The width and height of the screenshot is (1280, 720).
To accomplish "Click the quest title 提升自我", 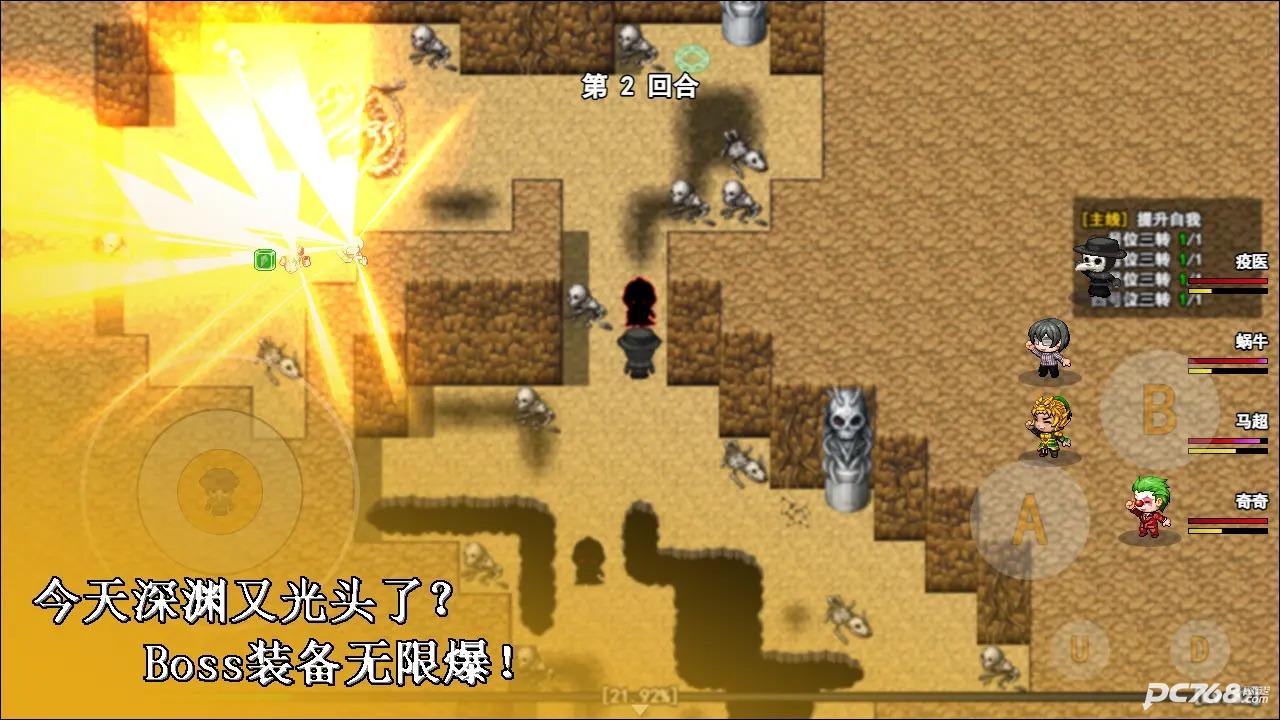I will coord(1167,219).
